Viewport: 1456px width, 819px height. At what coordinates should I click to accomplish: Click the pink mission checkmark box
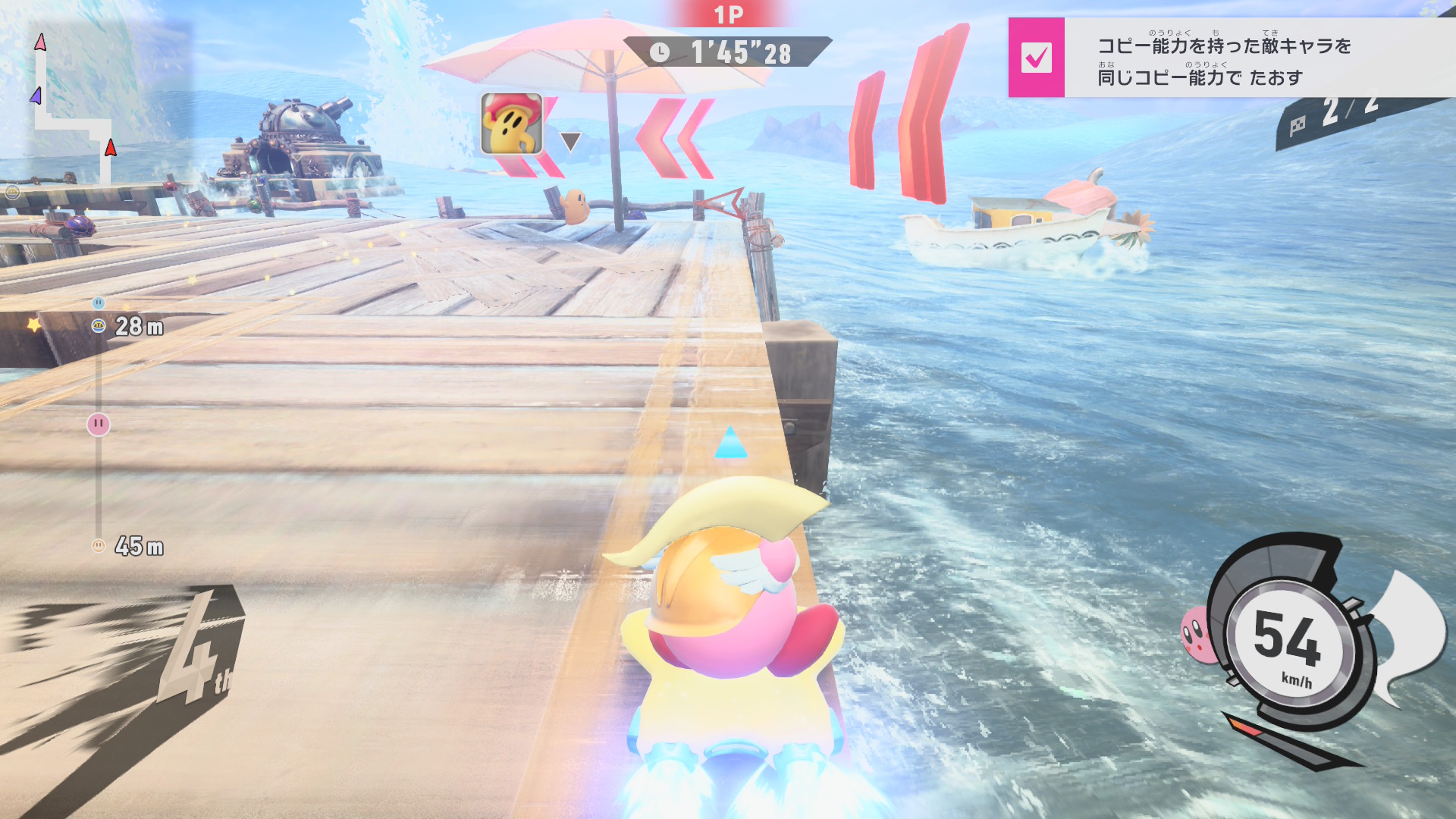coord(1036,58)
